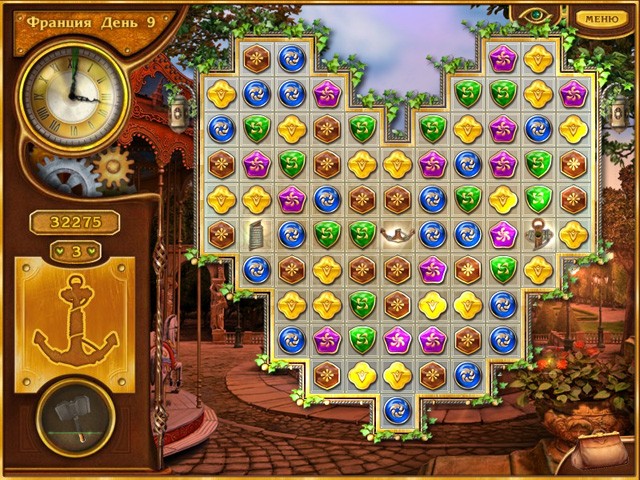Pick the grey stone column artifact tile
This screenshot has height=480, width=640.
tap(256, 235)
